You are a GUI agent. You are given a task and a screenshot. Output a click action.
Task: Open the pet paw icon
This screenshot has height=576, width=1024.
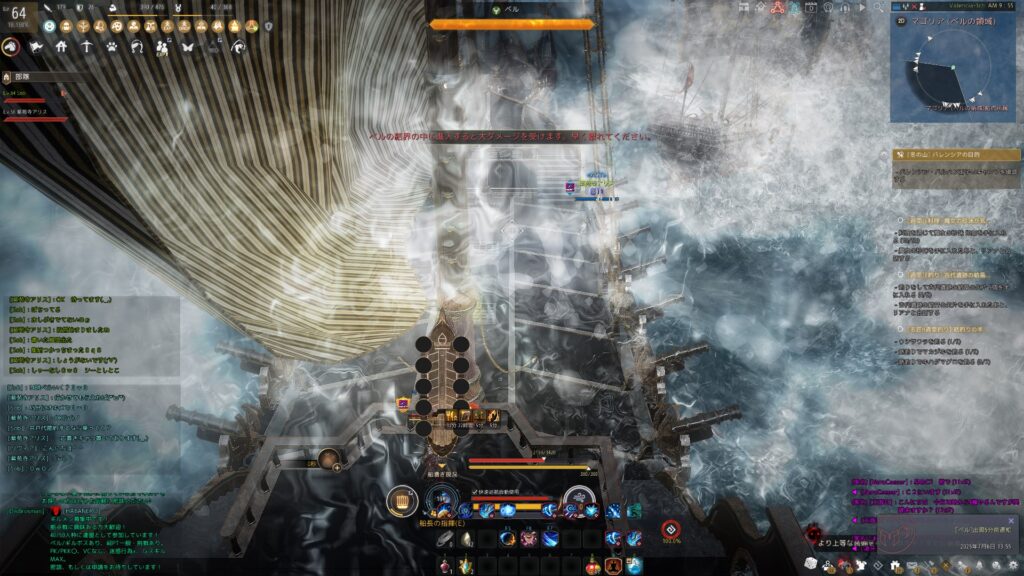click(x=111, y=46)
